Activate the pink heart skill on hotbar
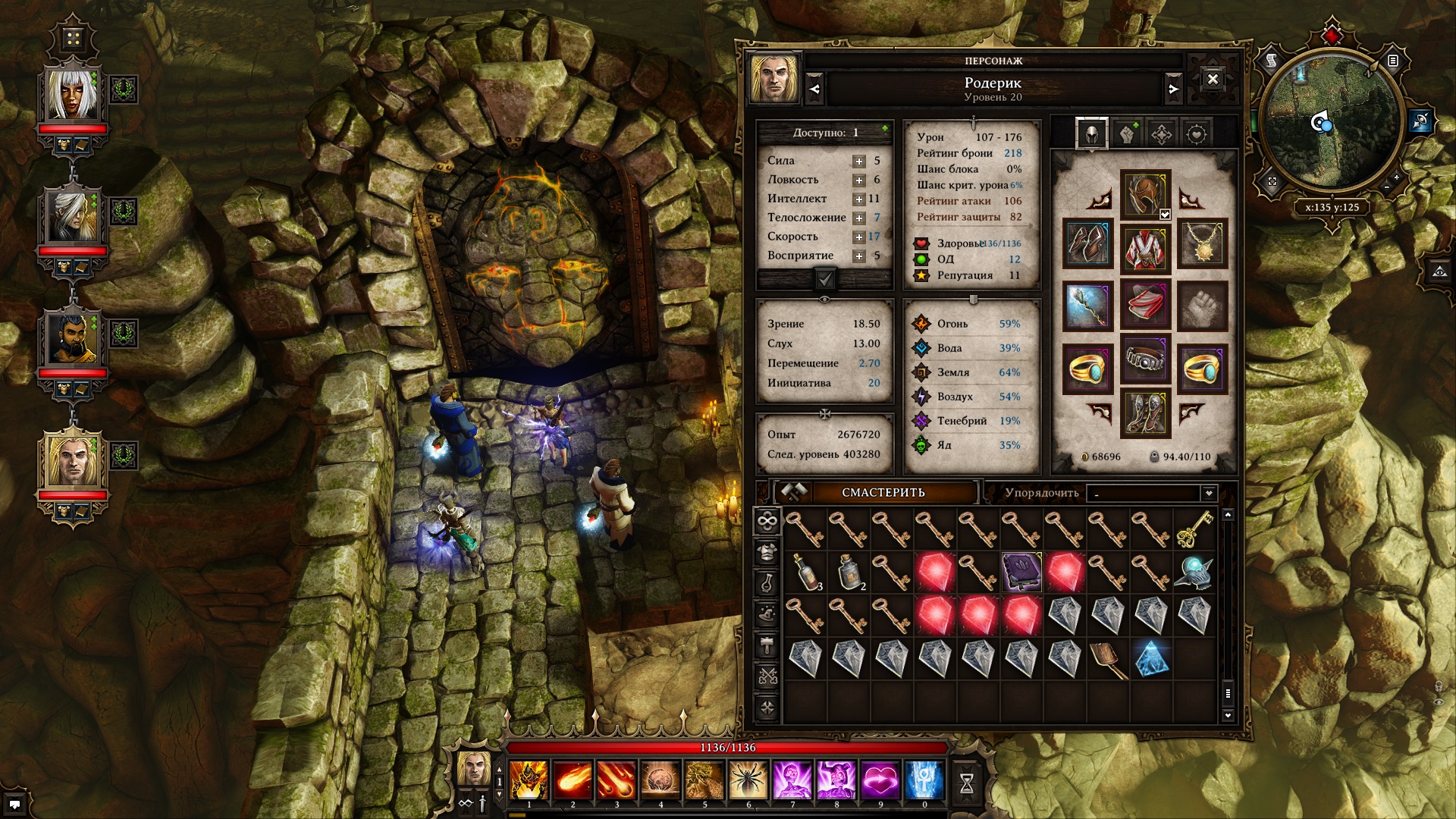The width and height of the screenshot is (1456, 819). 880,780
